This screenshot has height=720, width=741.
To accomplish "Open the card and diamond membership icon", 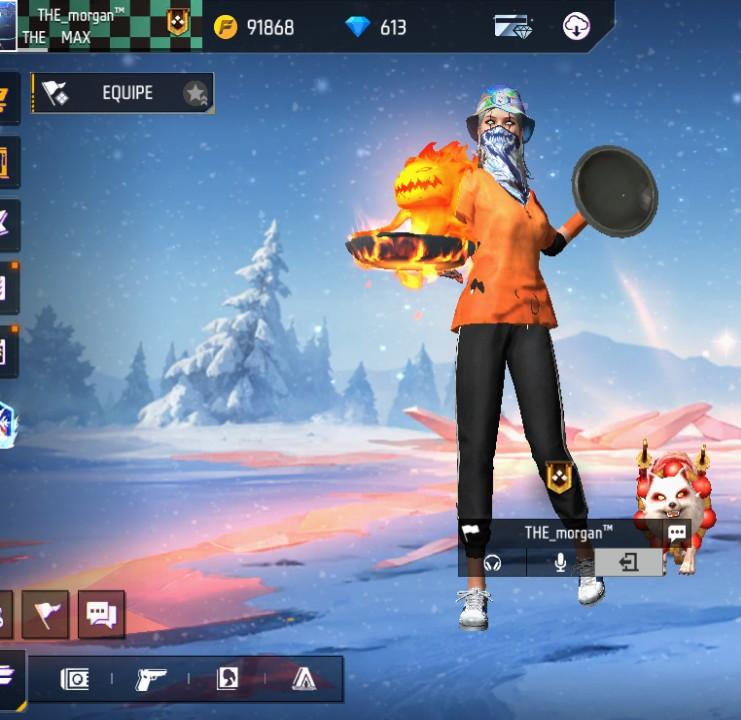I will tap(513, 27).
